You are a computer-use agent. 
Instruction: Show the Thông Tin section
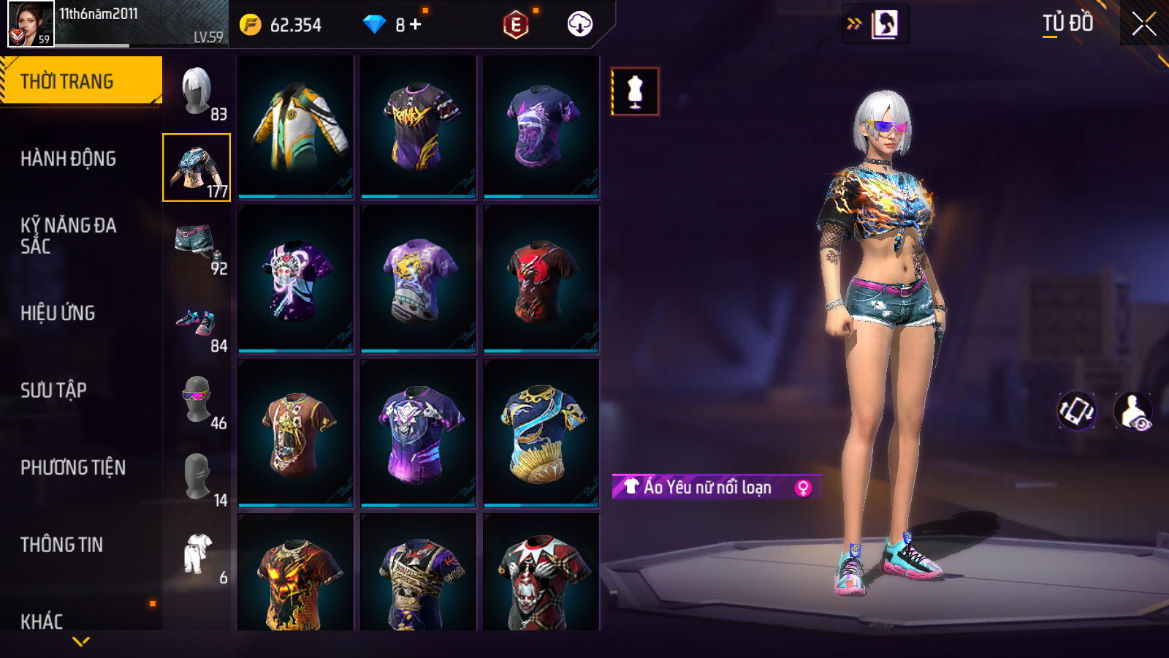(62, 544)
